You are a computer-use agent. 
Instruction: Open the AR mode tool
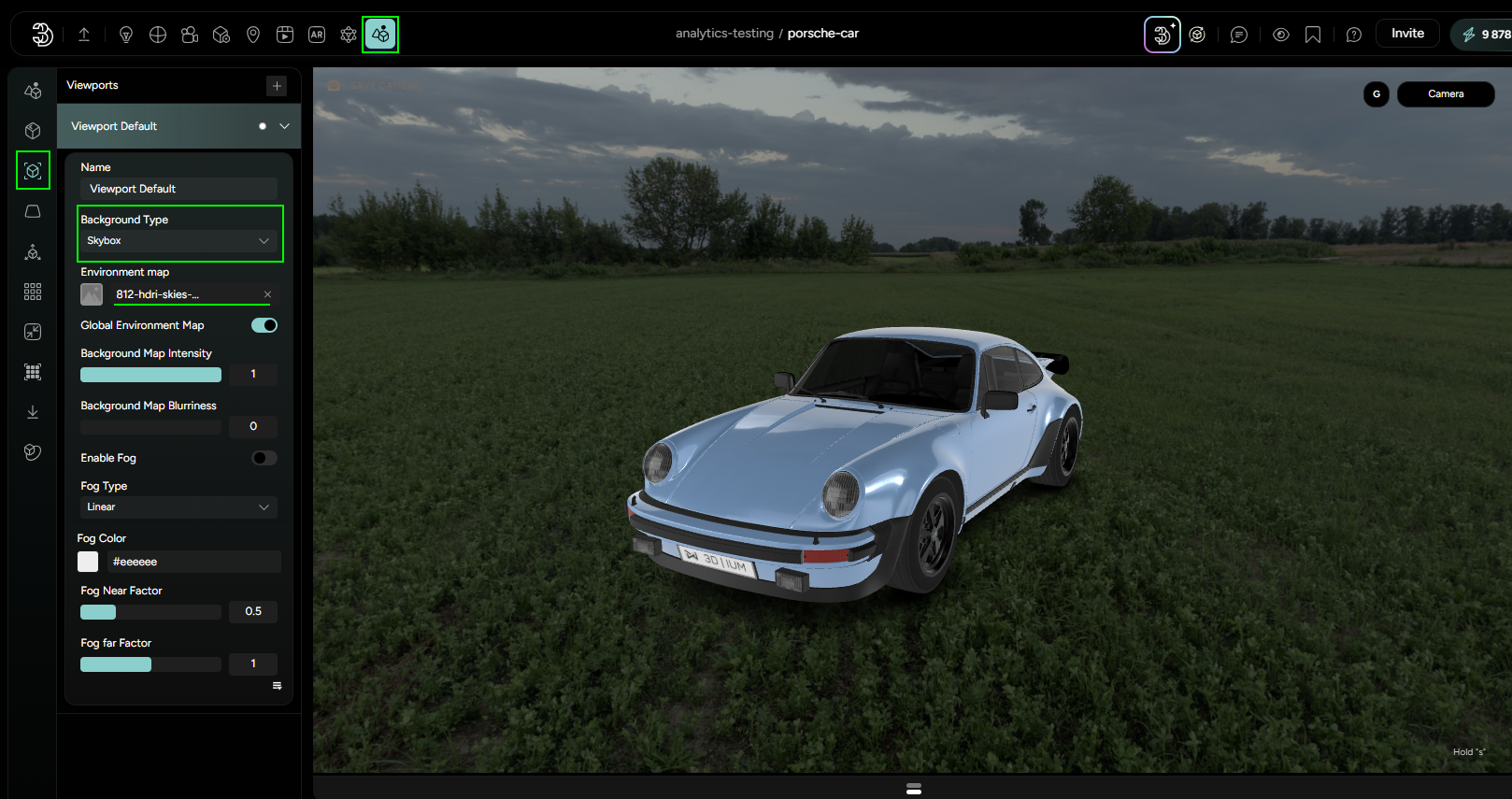pos(317,34)
